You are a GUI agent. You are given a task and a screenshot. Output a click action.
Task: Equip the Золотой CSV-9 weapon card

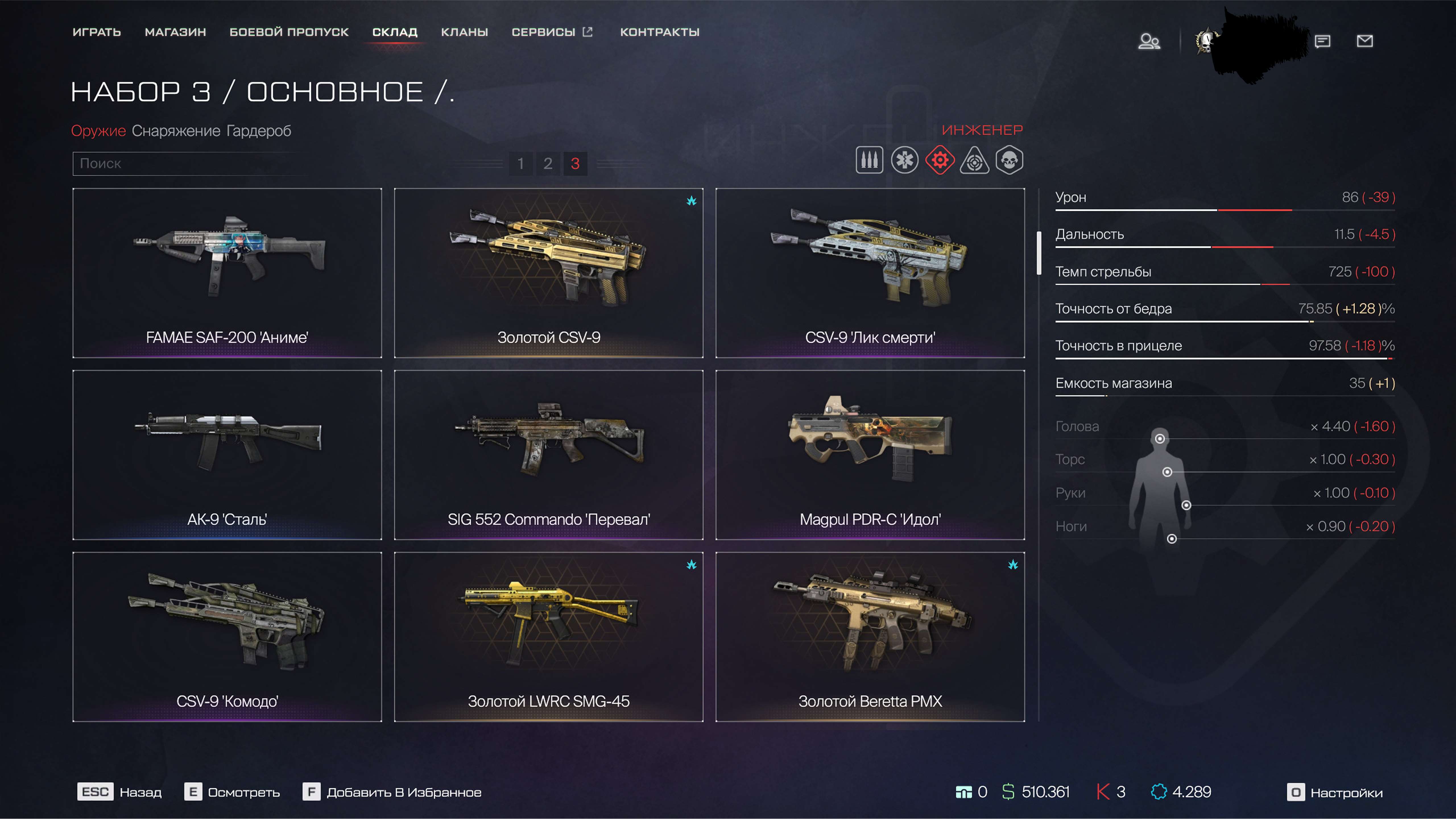pos(549,274)
